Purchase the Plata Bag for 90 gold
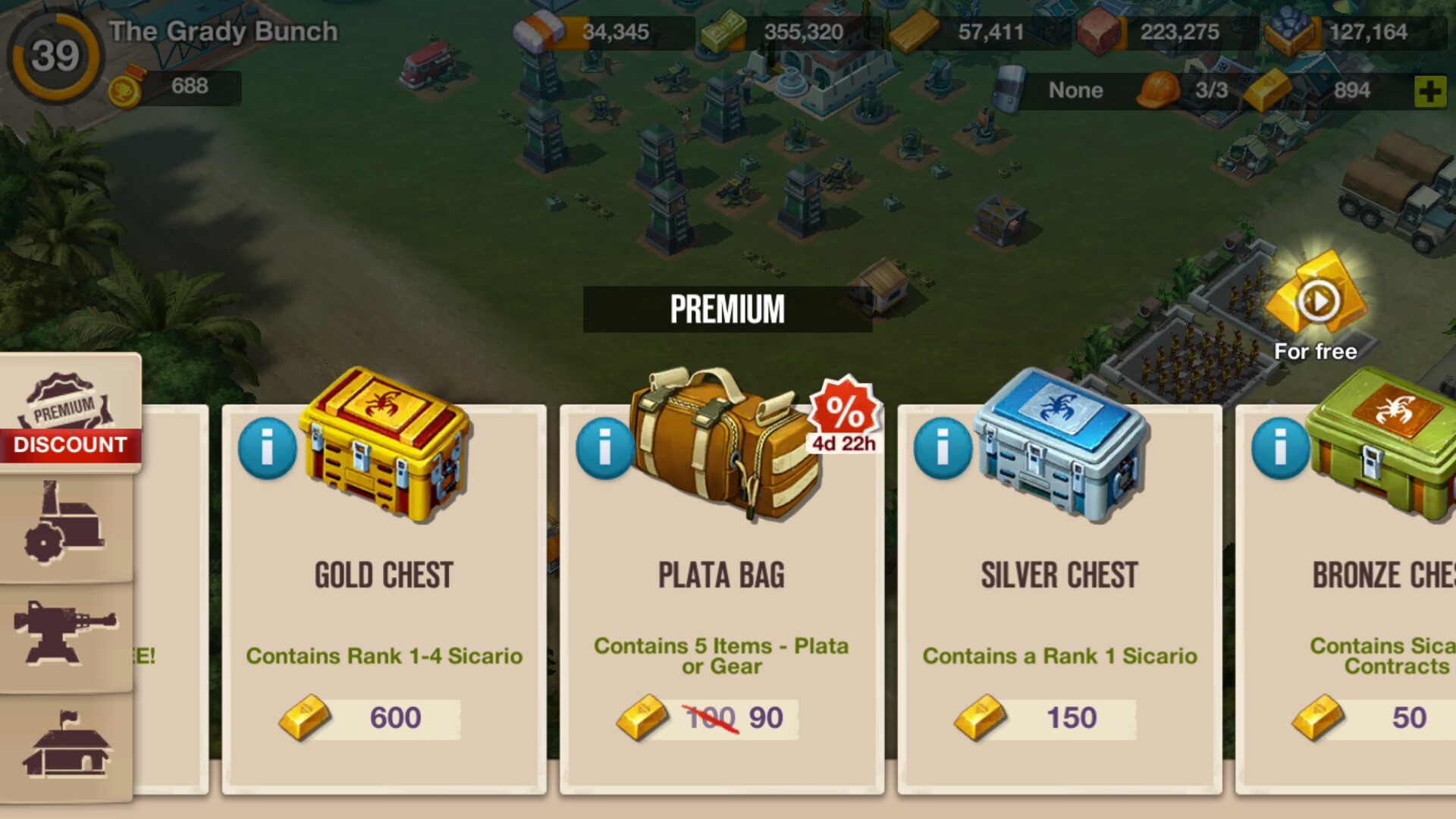The image size is (1456, 819). pos(708,718)
